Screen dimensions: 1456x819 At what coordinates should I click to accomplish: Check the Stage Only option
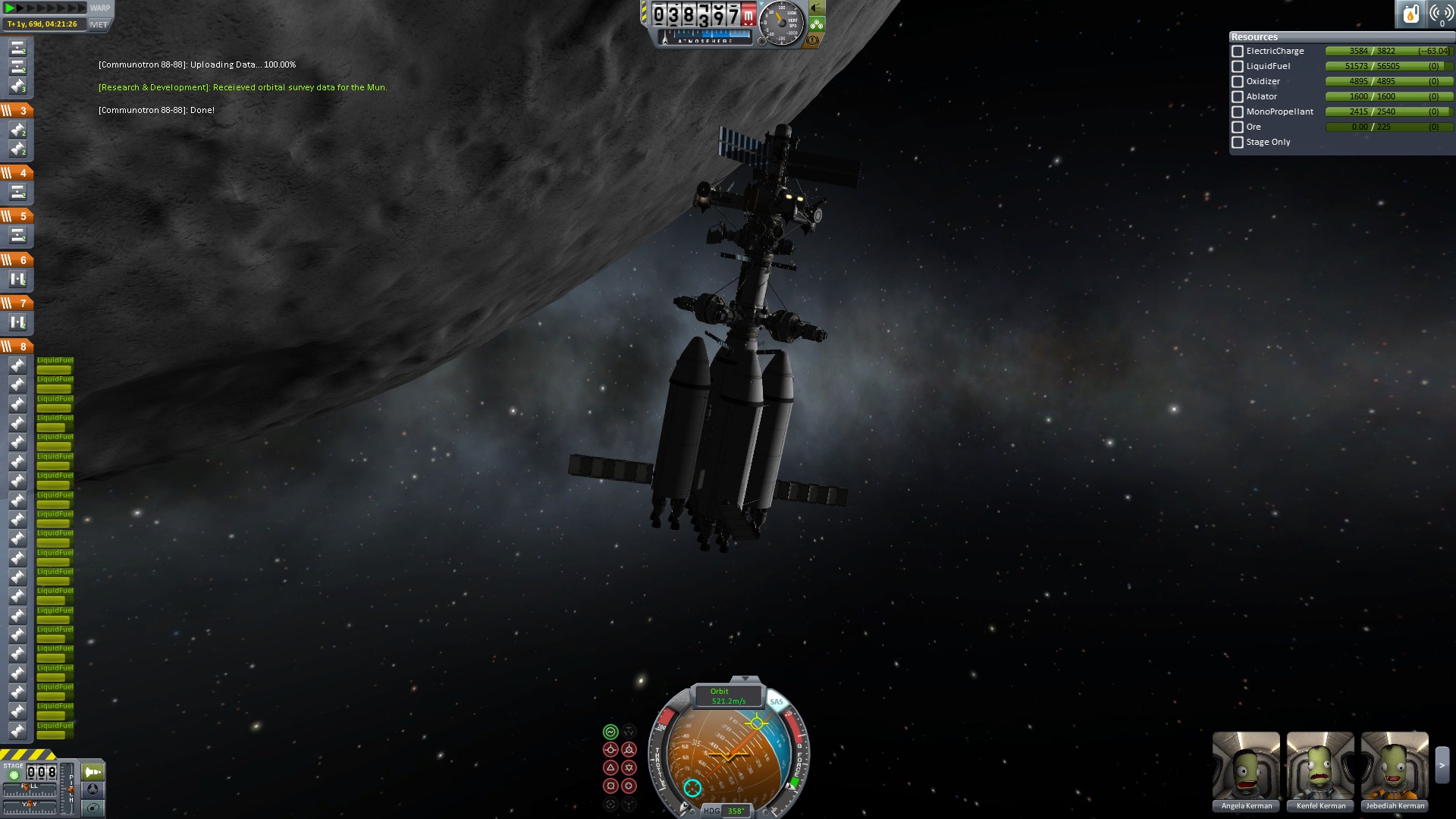(x=1238, y=143)
